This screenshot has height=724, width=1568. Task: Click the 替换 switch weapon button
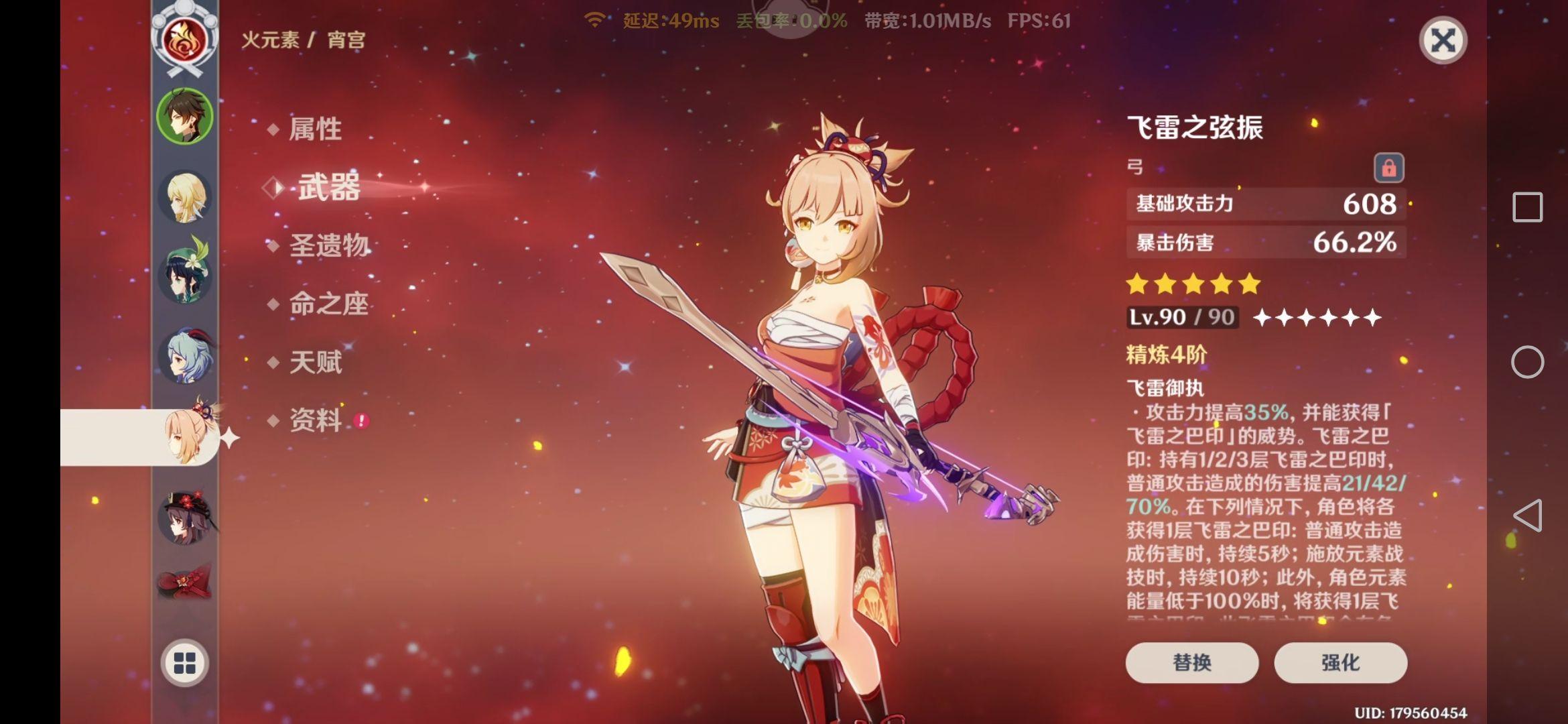point(1191,662)
